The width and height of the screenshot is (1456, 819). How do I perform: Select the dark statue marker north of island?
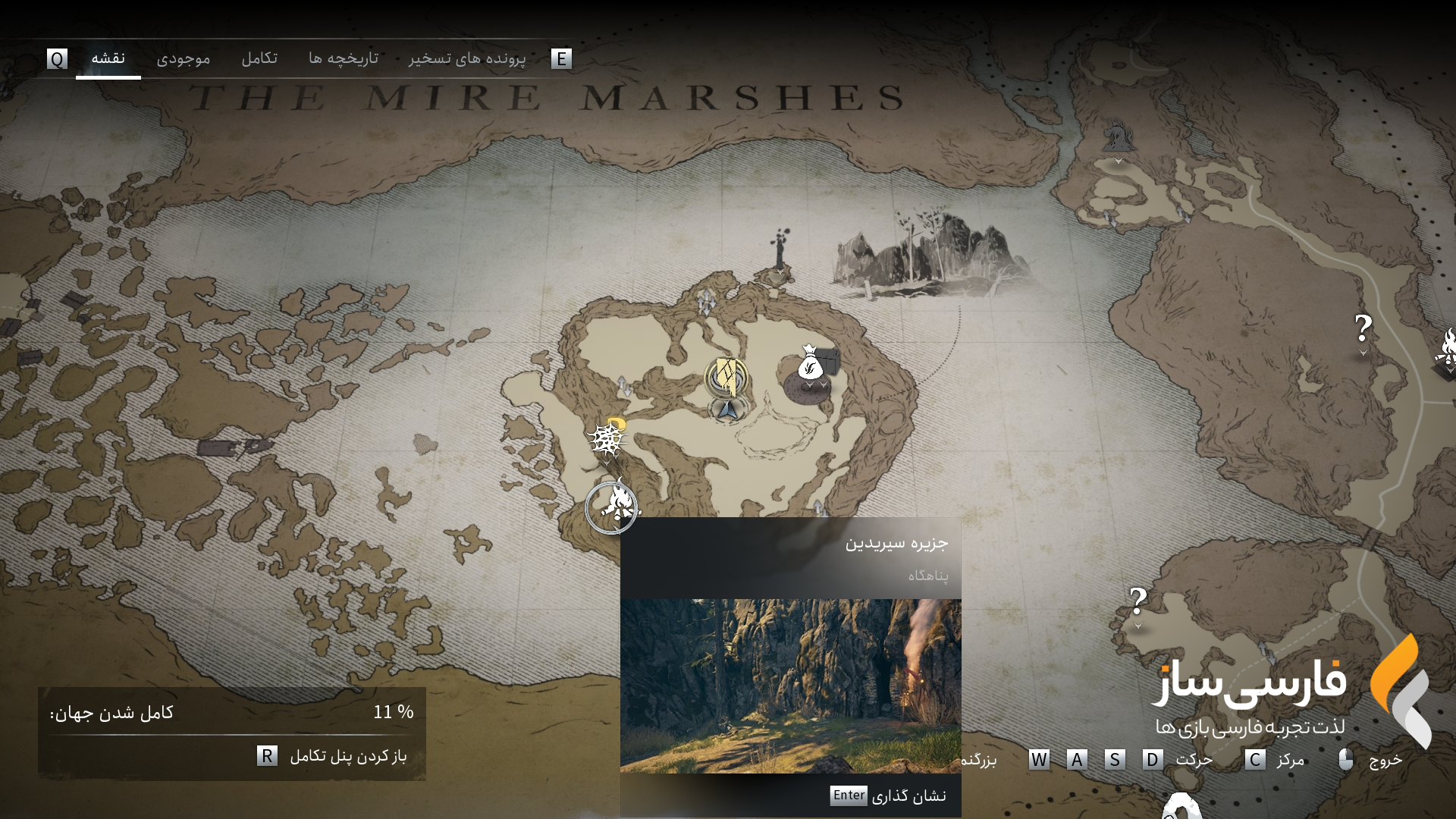coord(779,249)
